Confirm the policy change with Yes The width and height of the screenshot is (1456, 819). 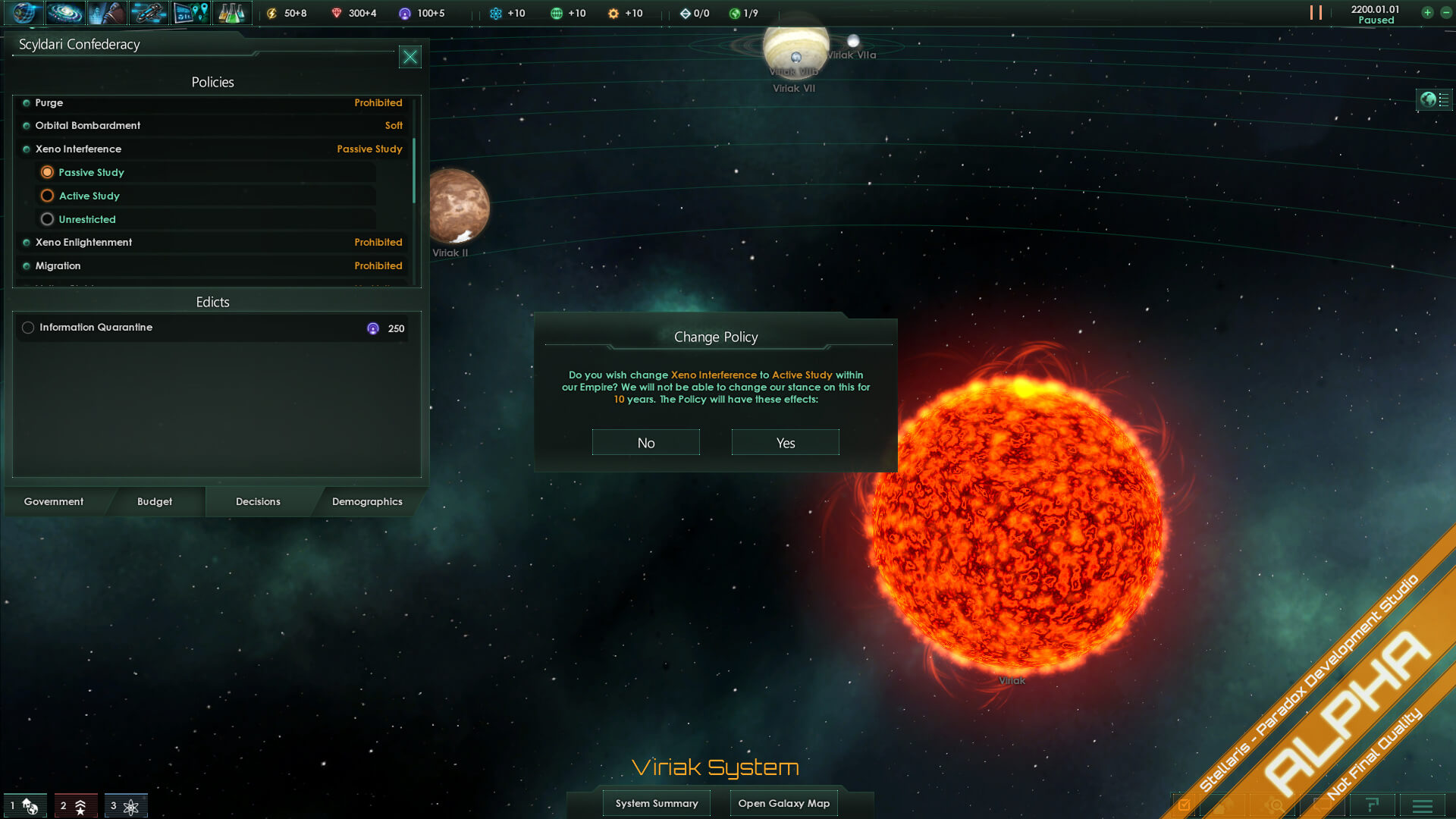(x=785, y=443)
